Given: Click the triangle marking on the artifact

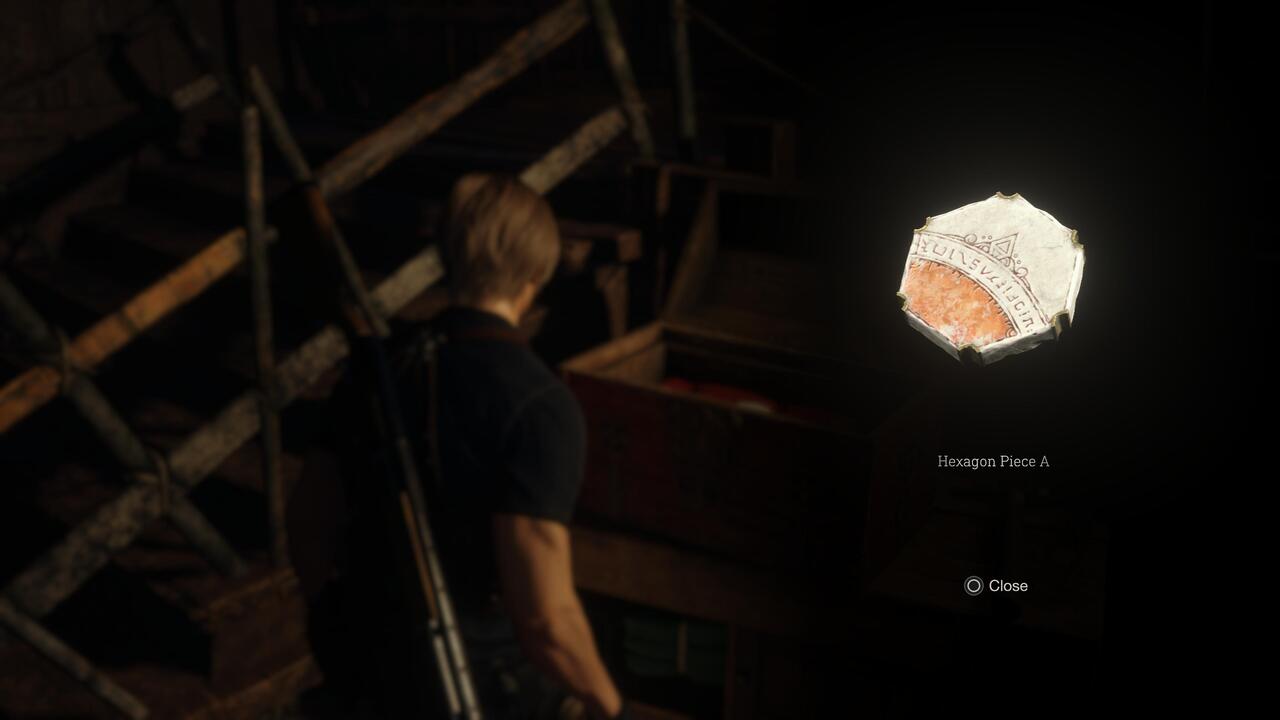Looking at the screenshot, I should pos(1004,246).
